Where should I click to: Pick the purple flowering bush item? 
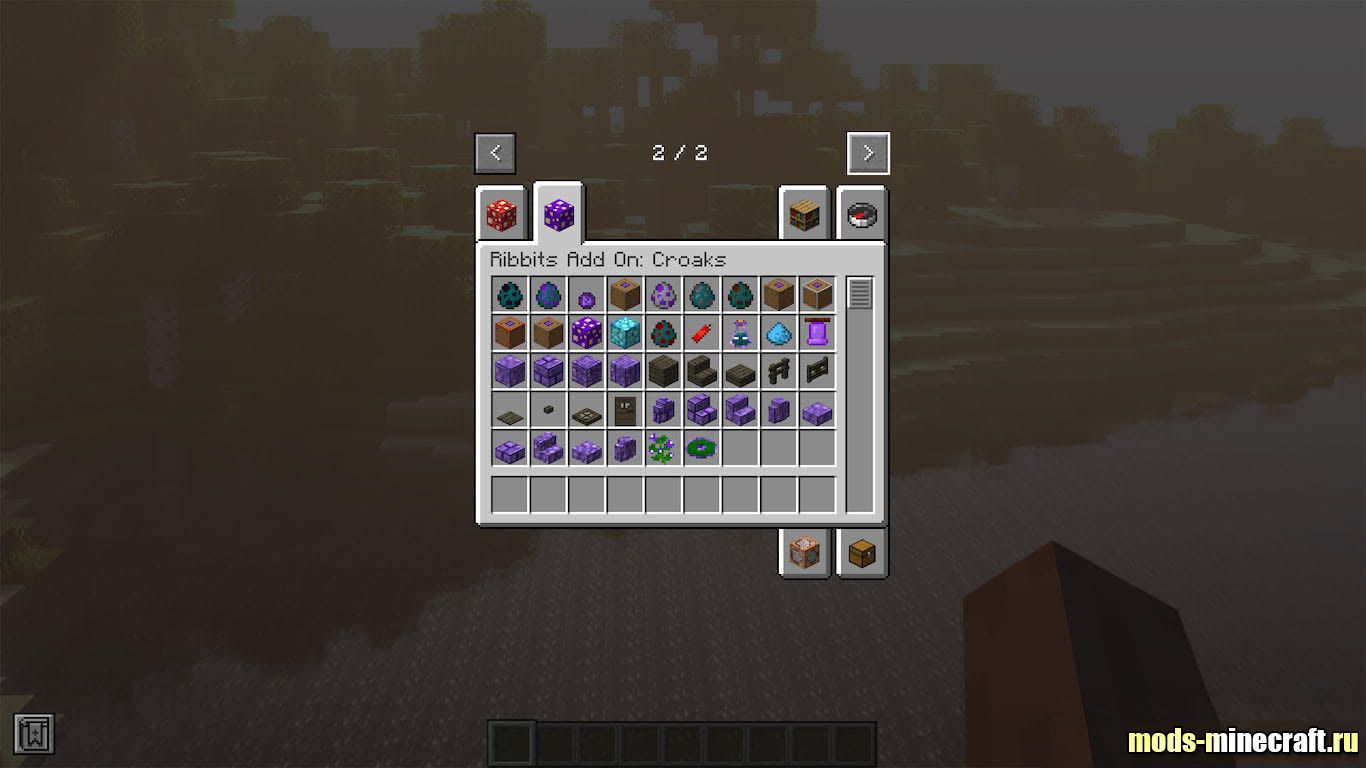(x=663, y=449)
